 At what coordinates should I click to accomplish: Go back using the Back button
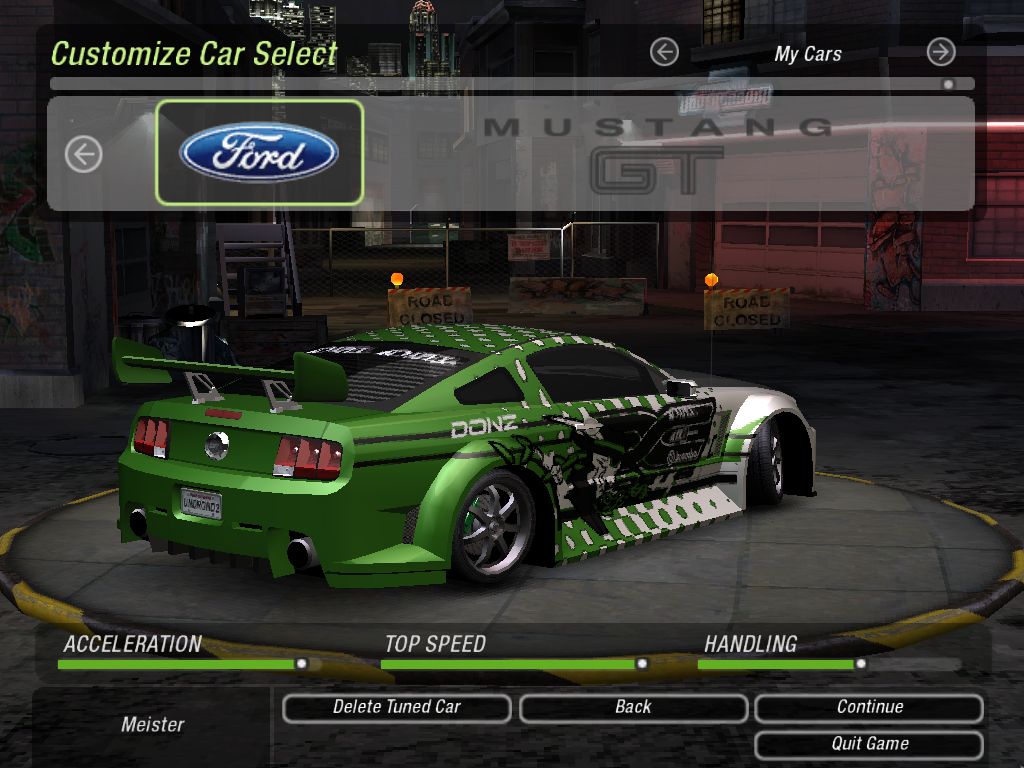(633, 707)
